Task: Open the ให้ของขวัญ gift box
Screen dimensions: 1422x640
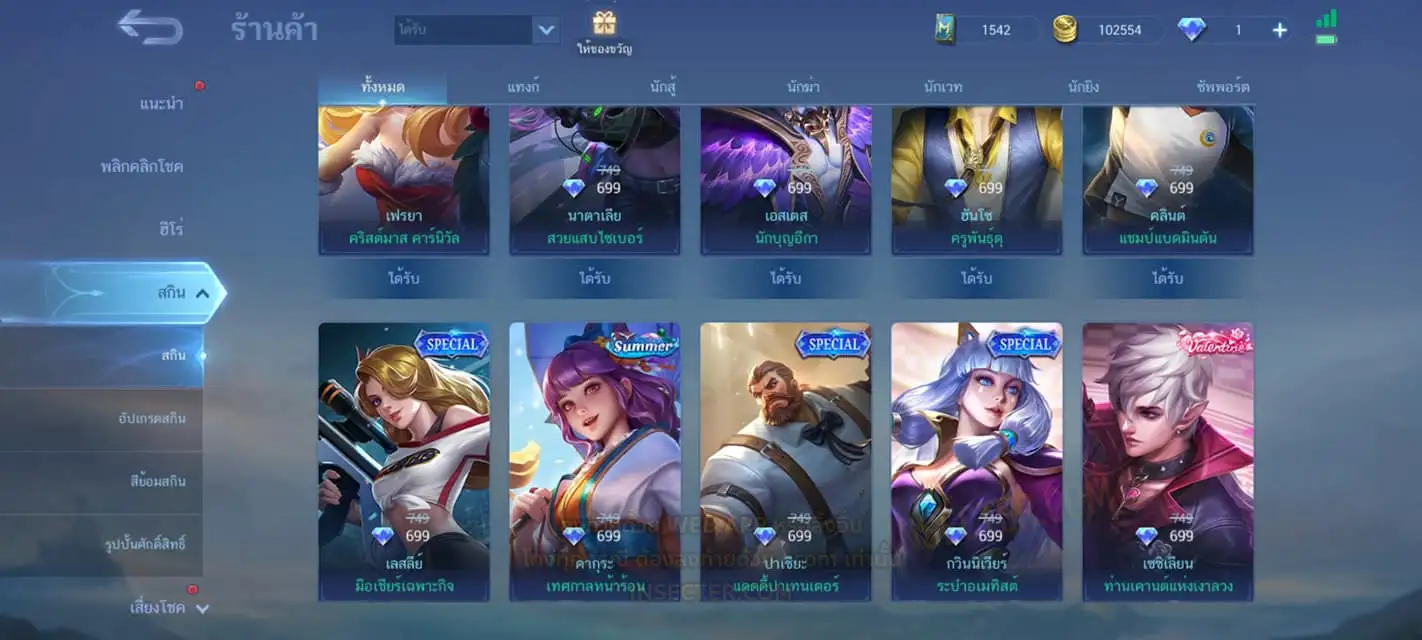Action: [604, 32]
